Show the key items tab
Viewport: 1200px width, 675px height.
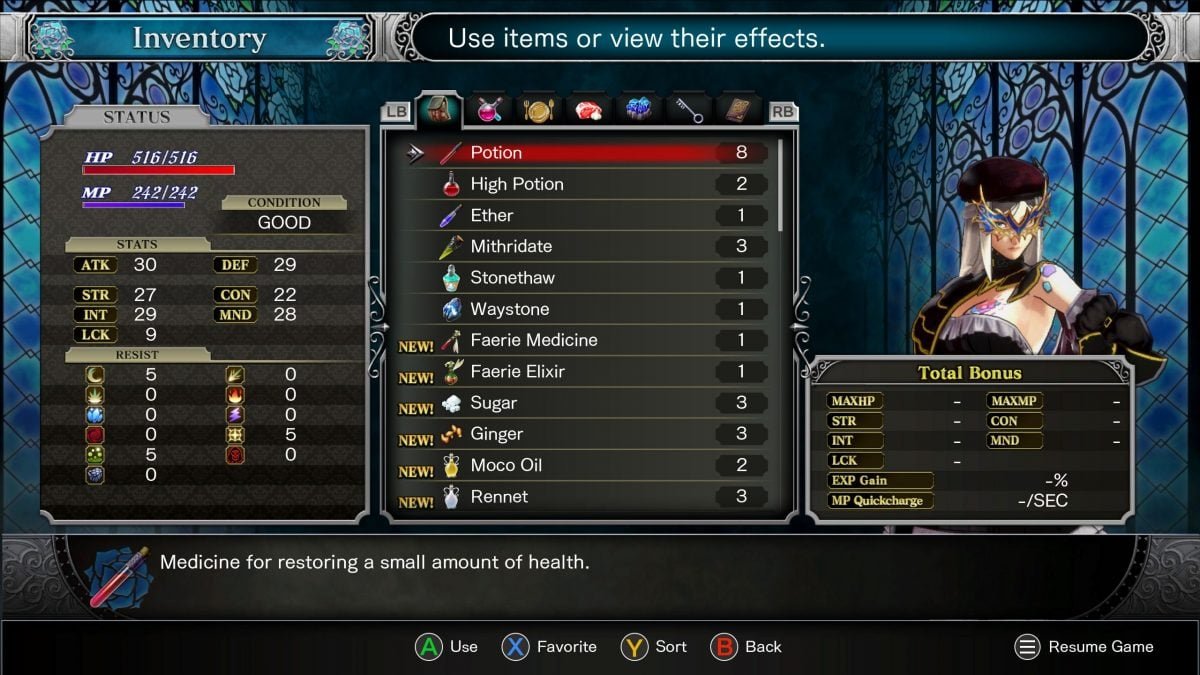[x=688, y=110]
